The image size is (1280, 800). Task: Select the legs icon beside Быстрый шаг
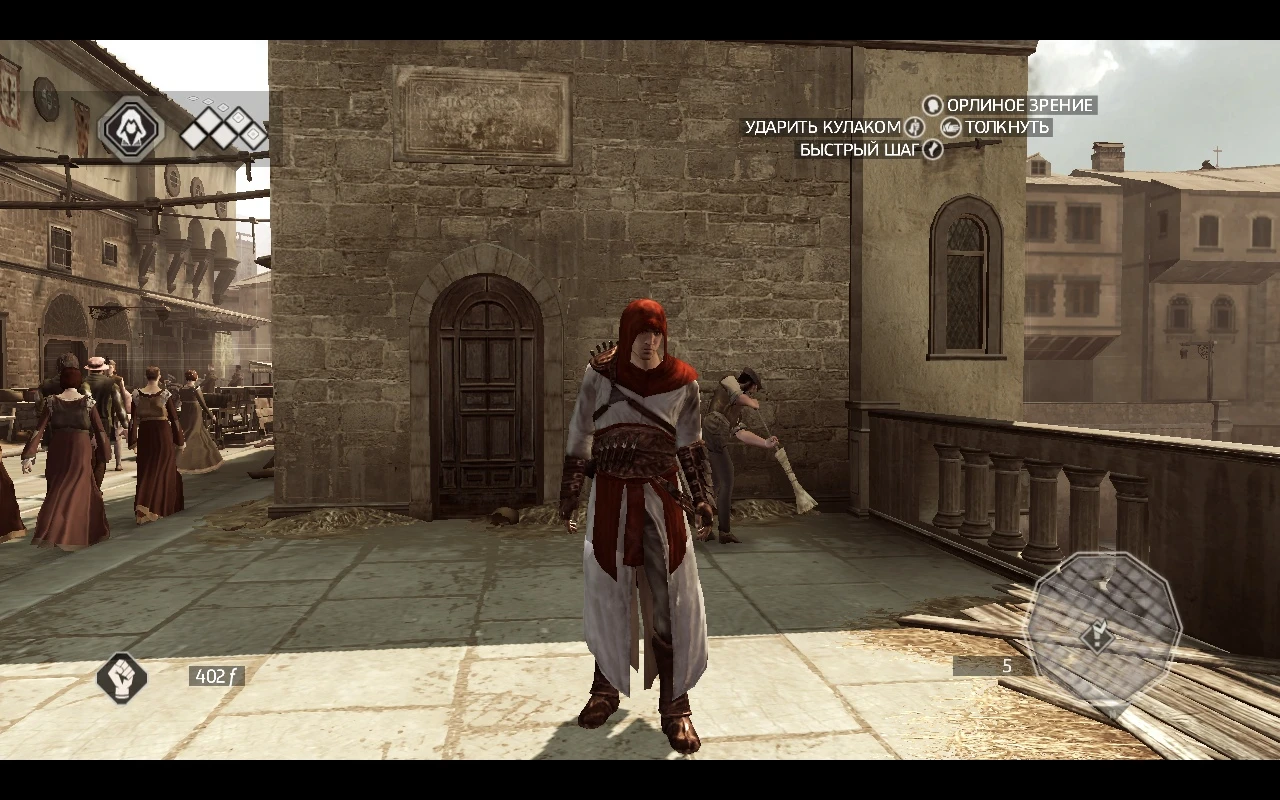pos(932,149)
